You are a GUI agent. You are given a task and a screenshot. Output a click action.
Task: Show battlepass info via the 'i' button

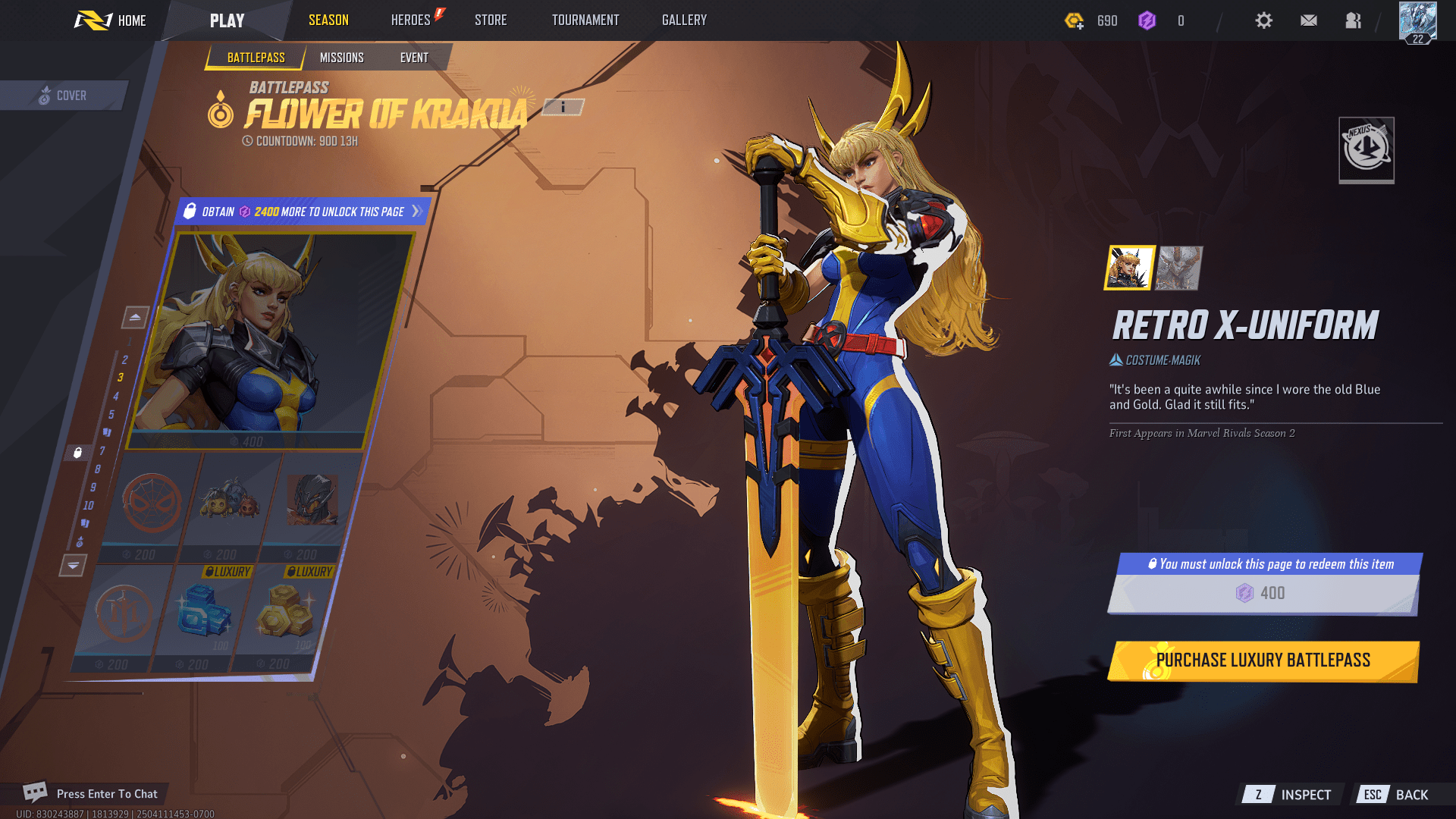tap(563, 108)
